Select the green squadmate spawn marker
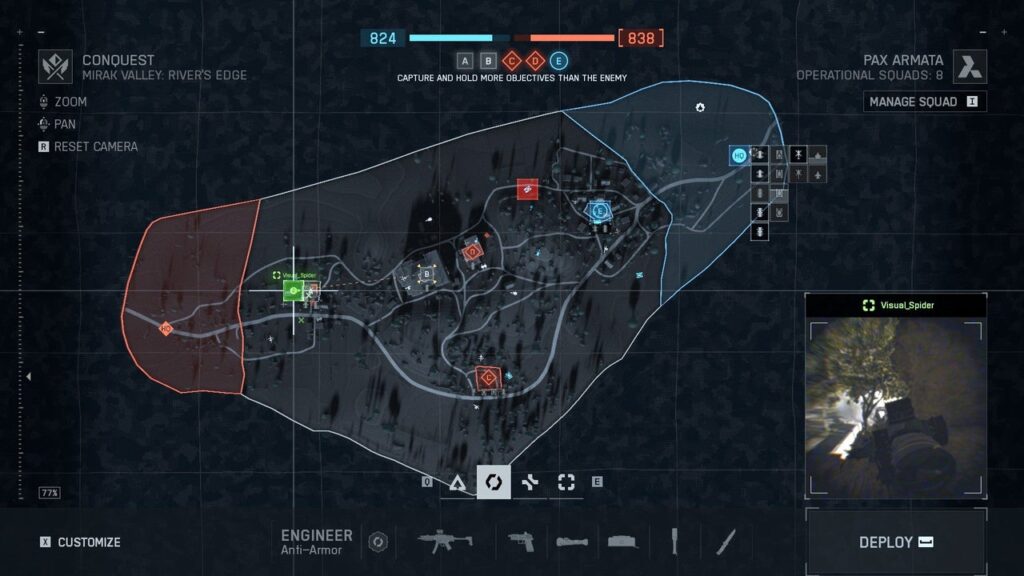 tap(293, 291)
